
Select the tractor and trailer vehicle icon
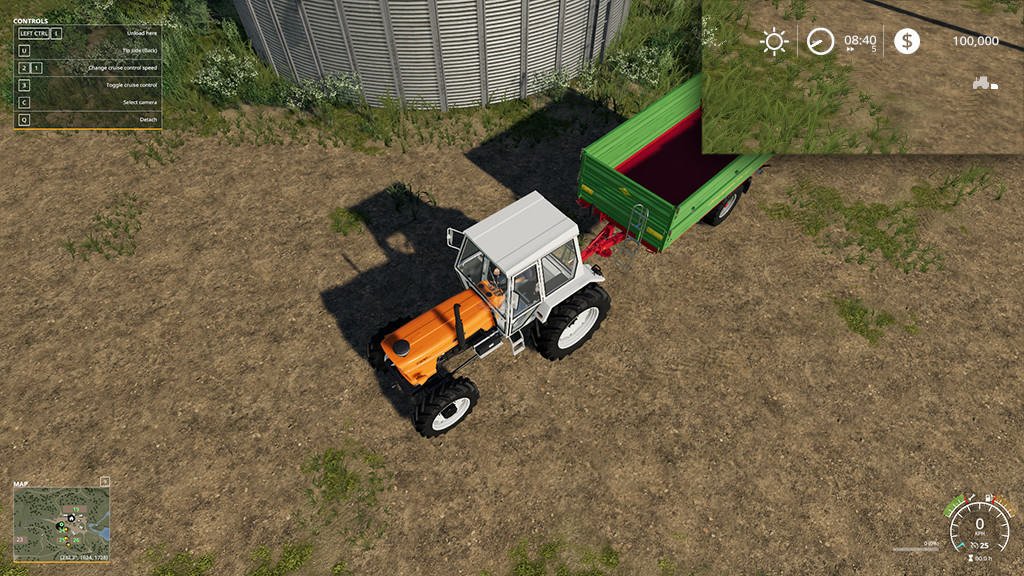click(x=984, y=83)
